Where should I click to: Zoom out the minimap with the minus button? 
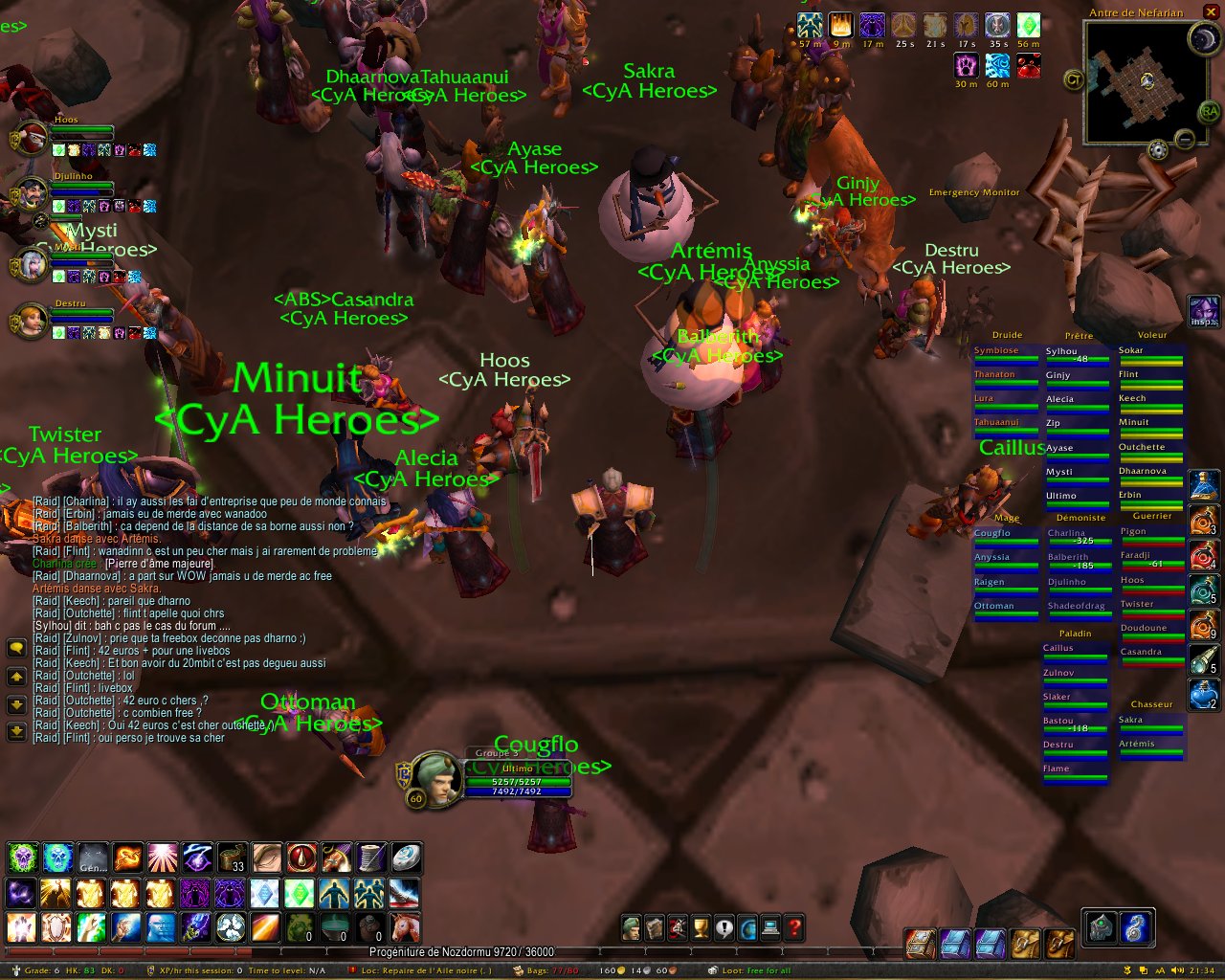point(1185,140)
